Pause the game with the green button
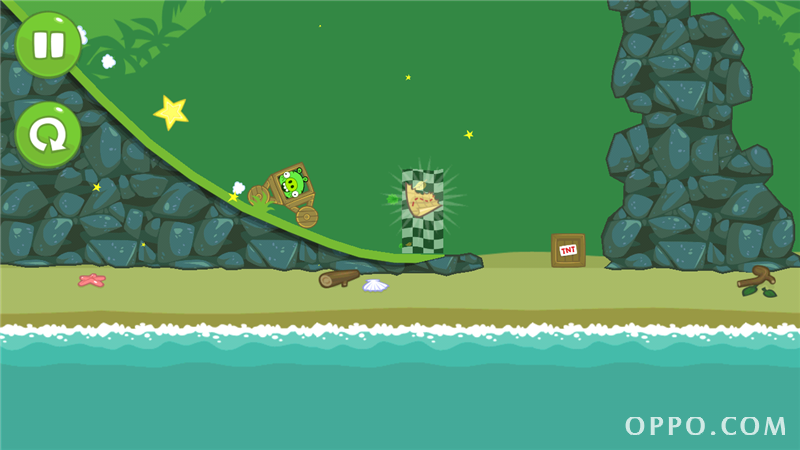The height and width of the screenshot is (450, 800). tap(47, 45)
